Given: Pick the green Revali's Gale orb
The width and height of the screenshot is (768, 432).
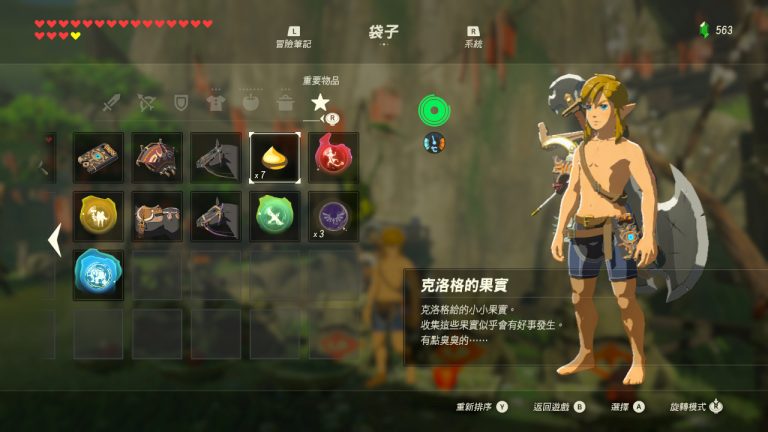Looking at the screenshot, I should [274, 216].
